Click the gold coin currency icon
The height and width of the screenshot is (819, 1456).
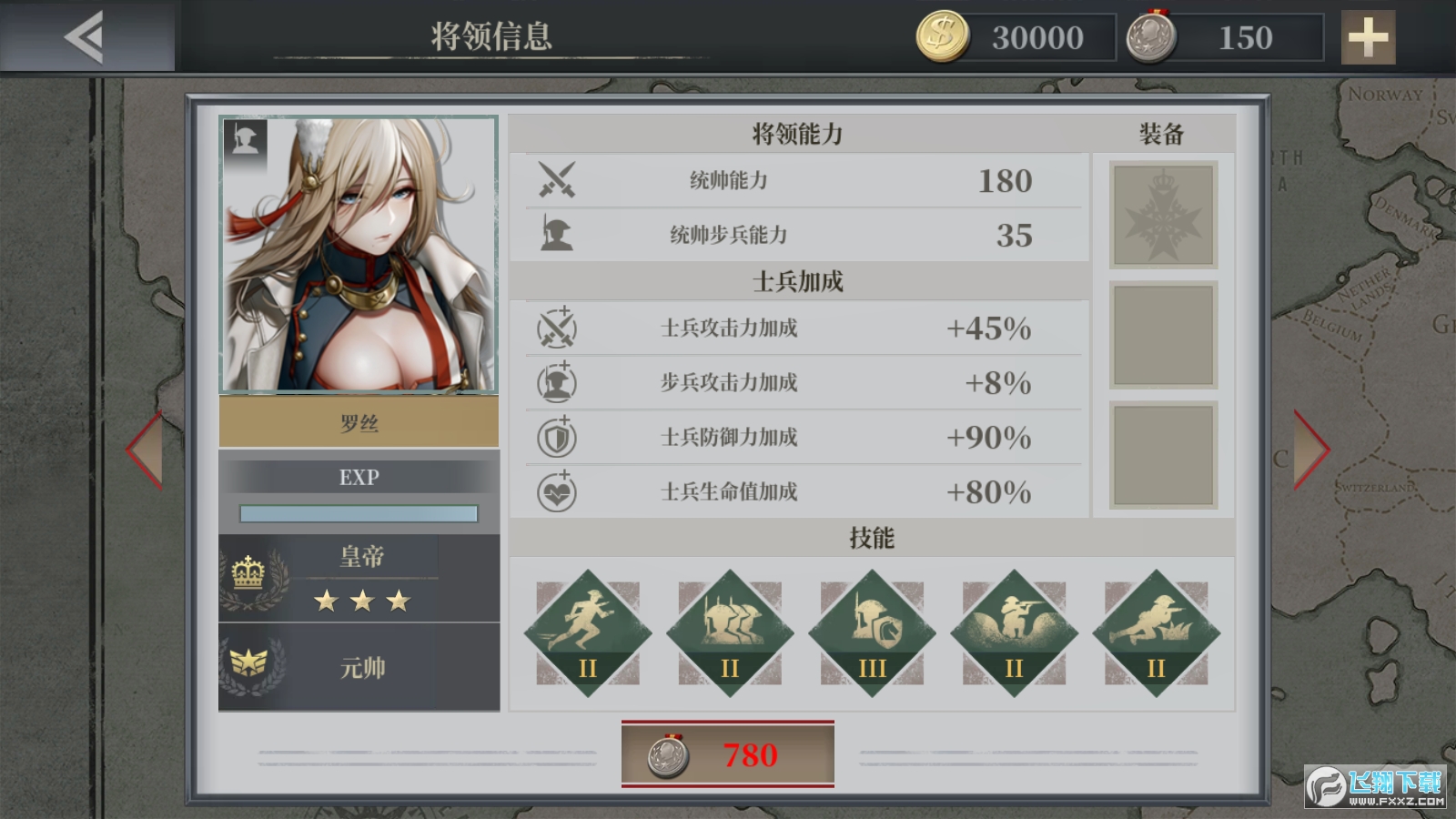(943, 38)
